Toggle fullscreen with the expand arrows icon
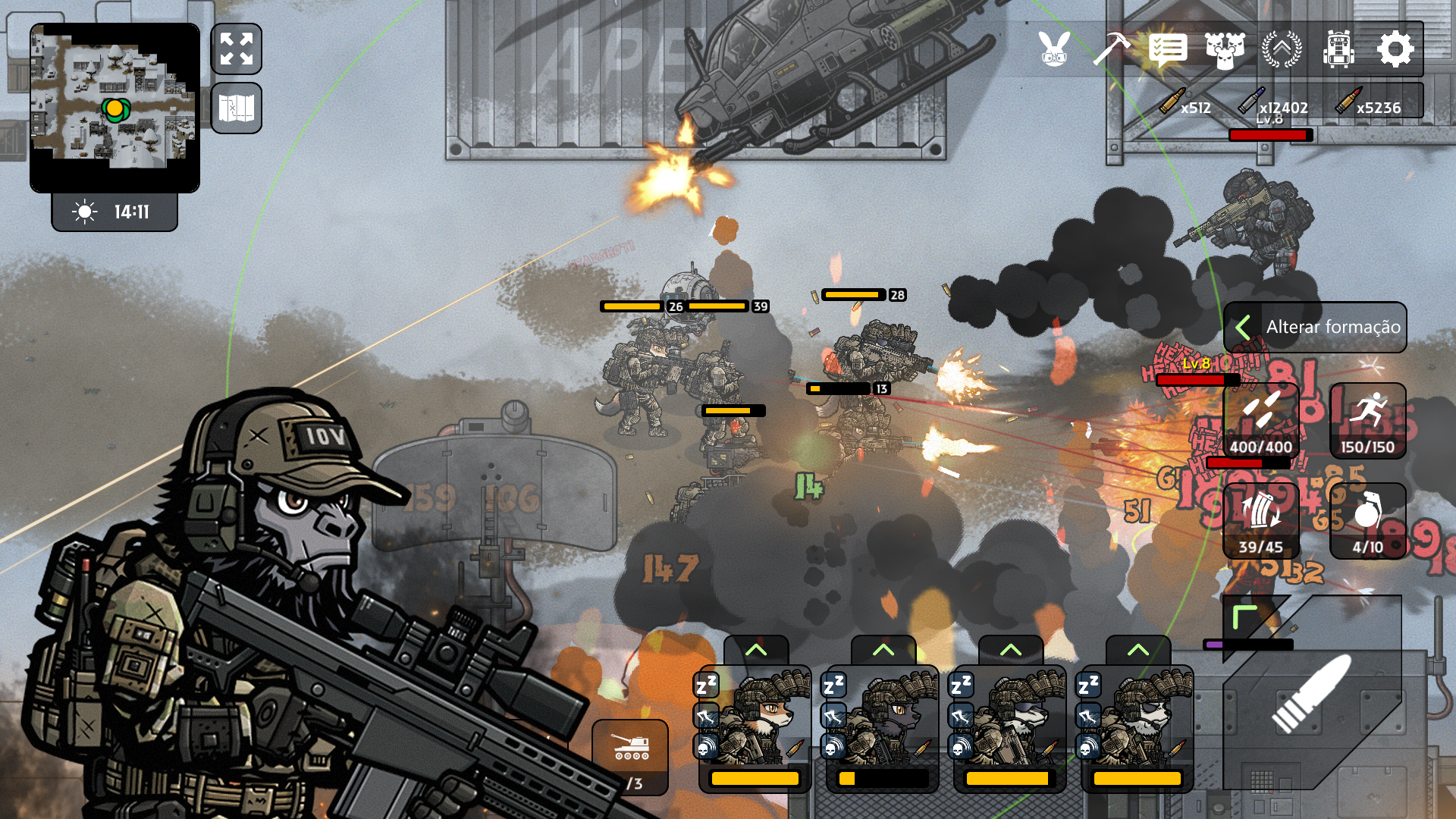This screenshot has height=819, width=1456. coord(237,49)
